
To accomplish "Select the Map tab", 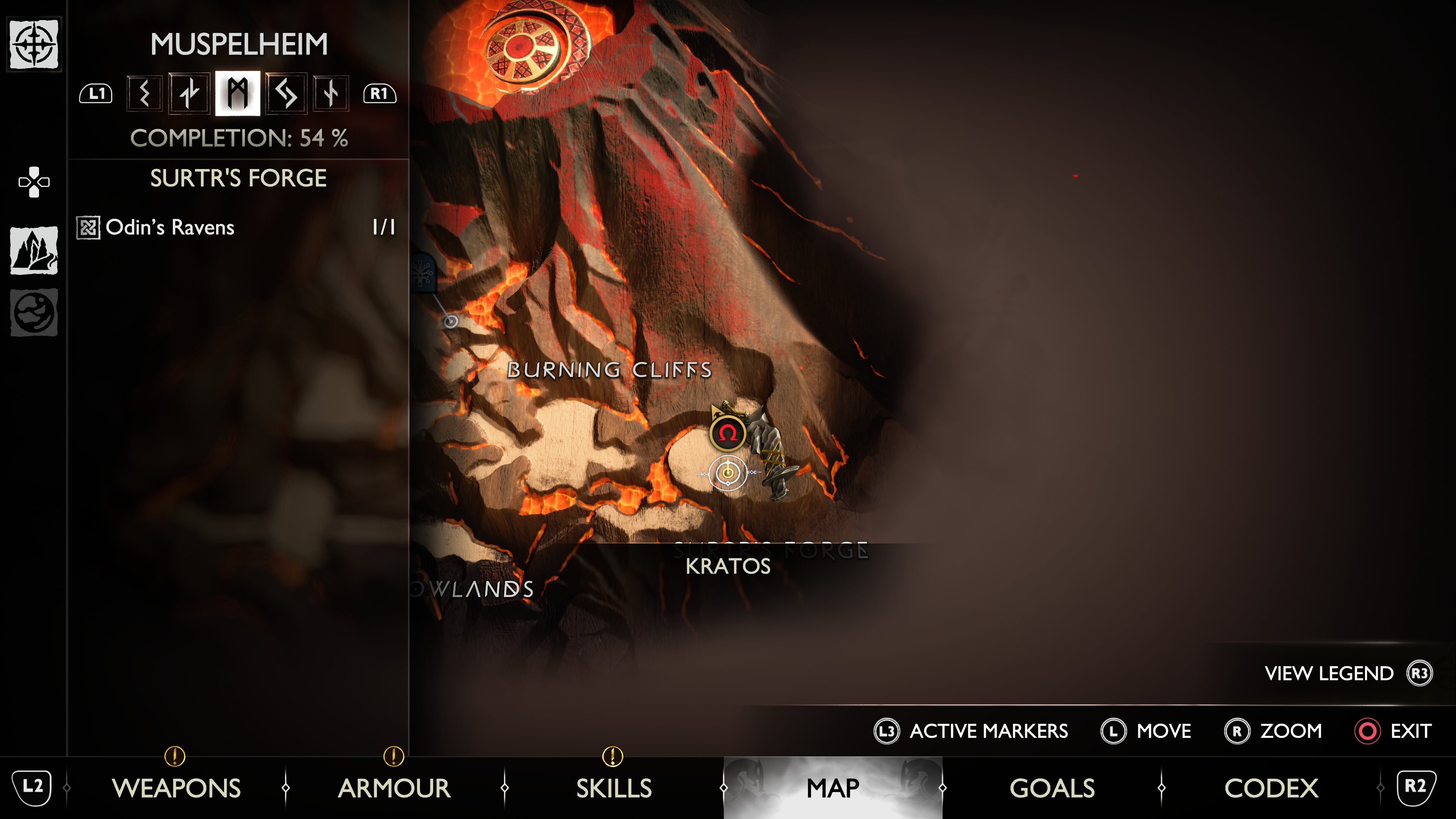I will [x=833, y=788].
